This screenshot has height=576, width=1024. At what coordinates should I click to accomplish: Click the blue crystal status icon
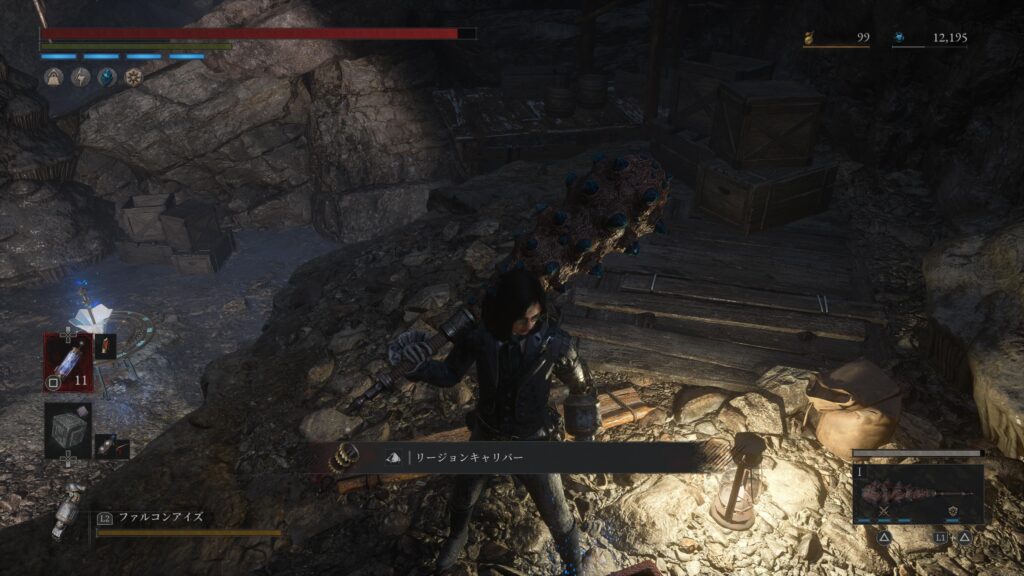[107, 76]
